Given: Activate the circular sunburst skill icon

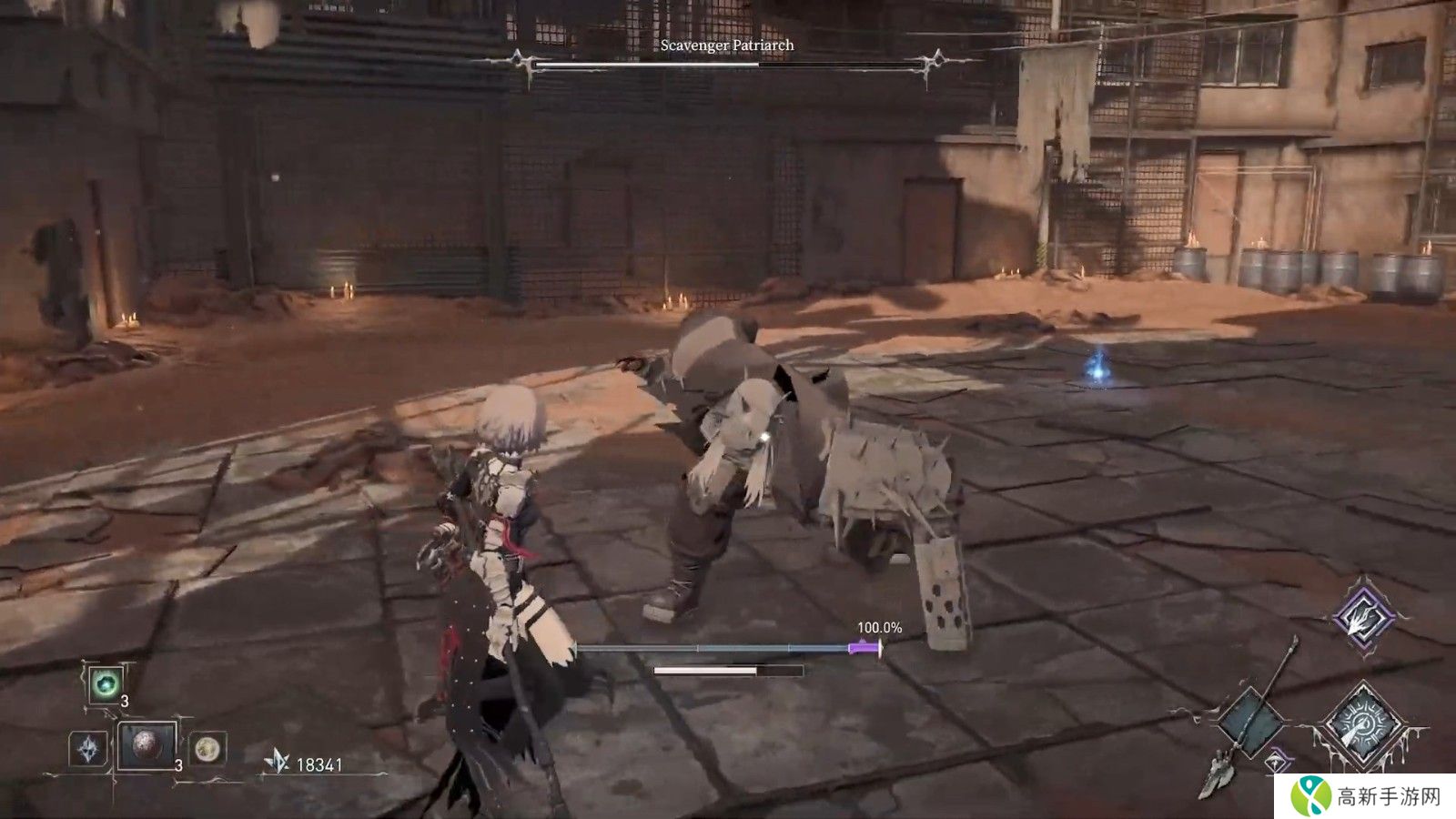Looking at the screenshot, I should point(1362,724).
